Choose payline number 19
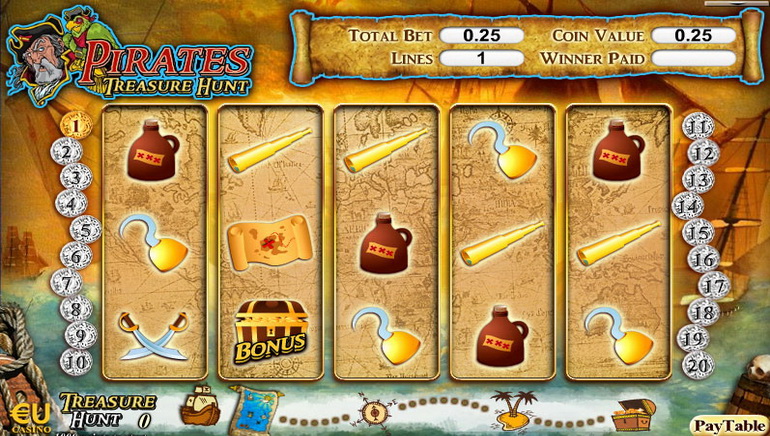The width and height of the screenshot is (770, 436). point(694,338)
